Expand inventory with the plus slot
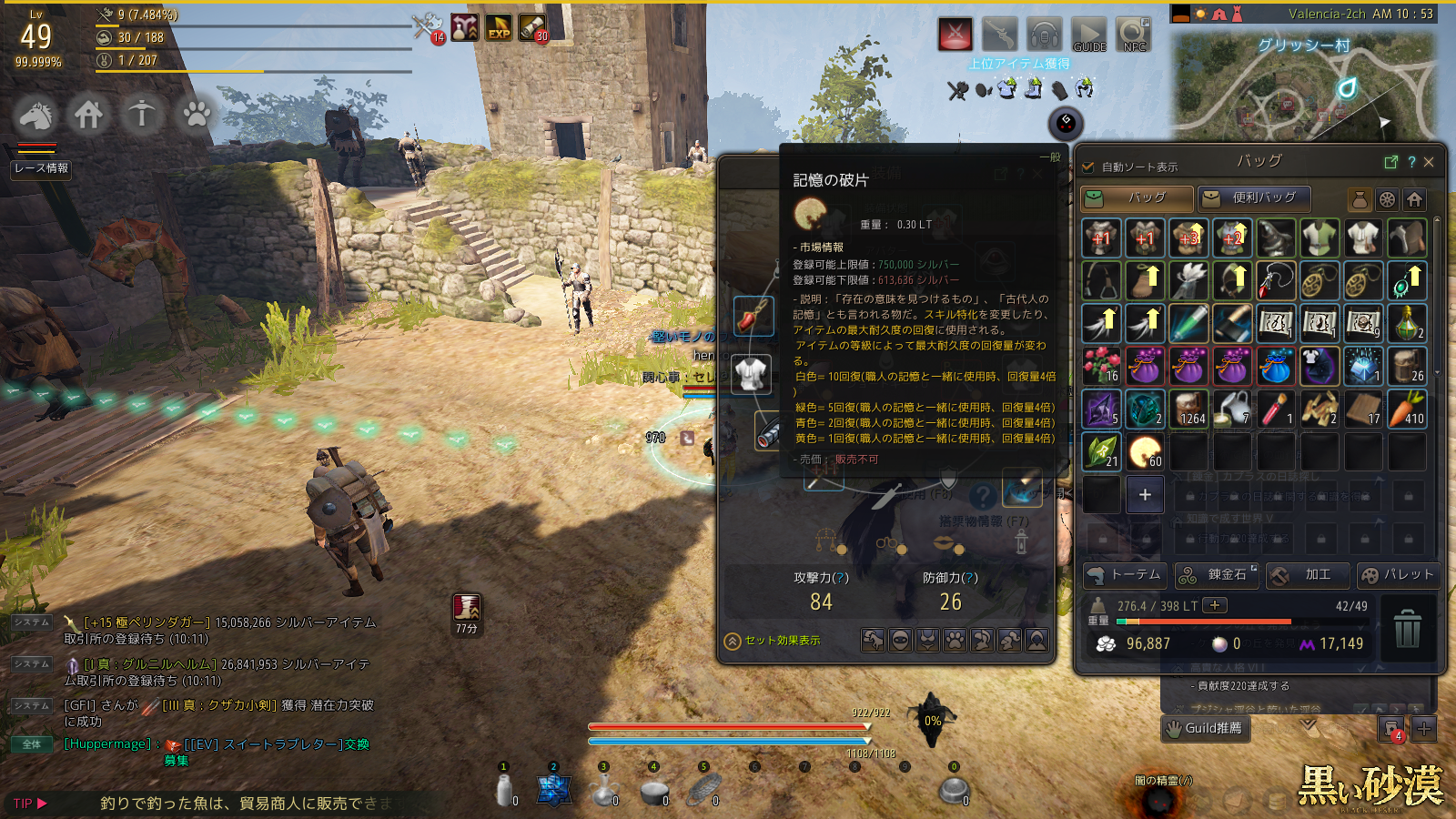 point(1145,495)
